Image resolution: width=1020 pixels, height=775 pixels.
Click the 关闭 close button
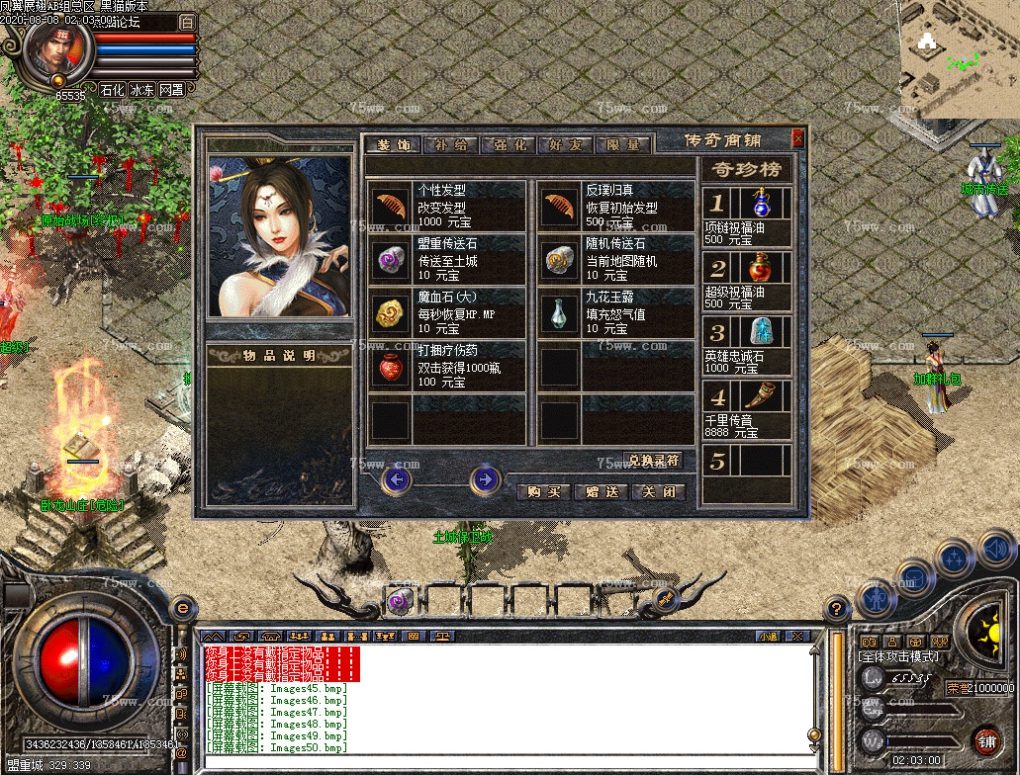click(659, 492)
